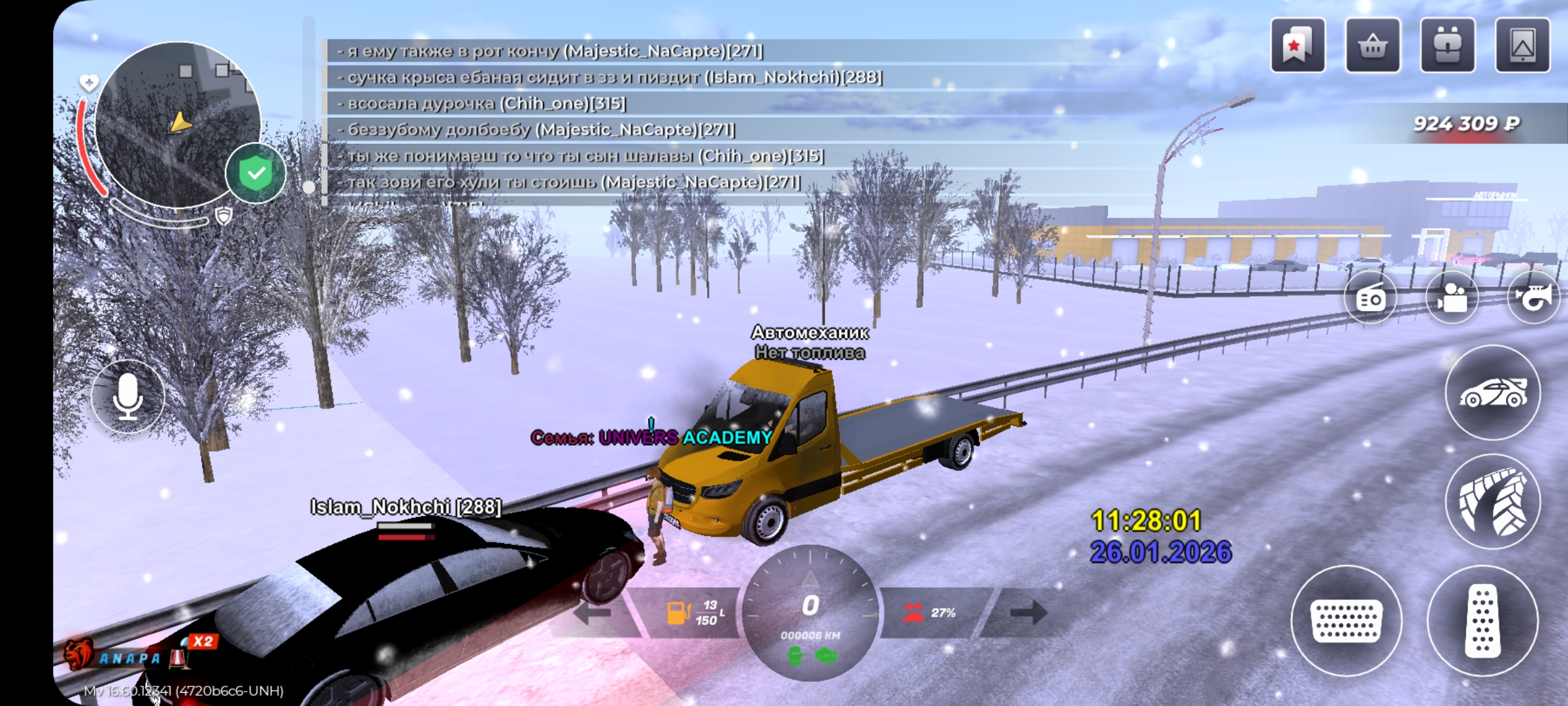Image resolution: width=1568 pixels, height=706 pixels.
Task: Sound the vehicle horn
Action: [1533, 299]
